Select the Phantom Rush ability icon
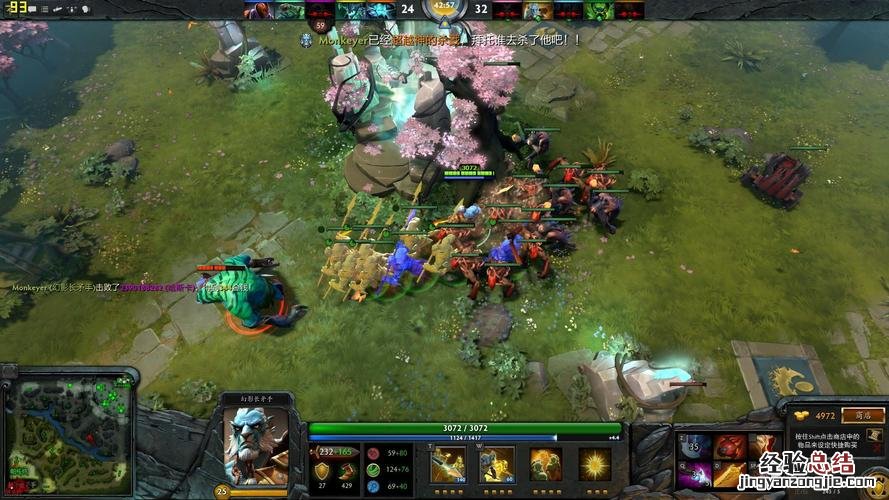Screen dimensions: 889x500 [x=545, y=464]
